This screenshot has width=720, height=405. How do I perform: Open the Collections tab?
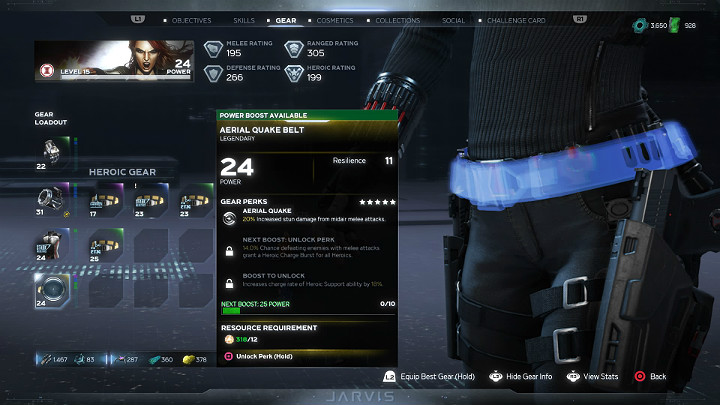click(x=396, y=20)
